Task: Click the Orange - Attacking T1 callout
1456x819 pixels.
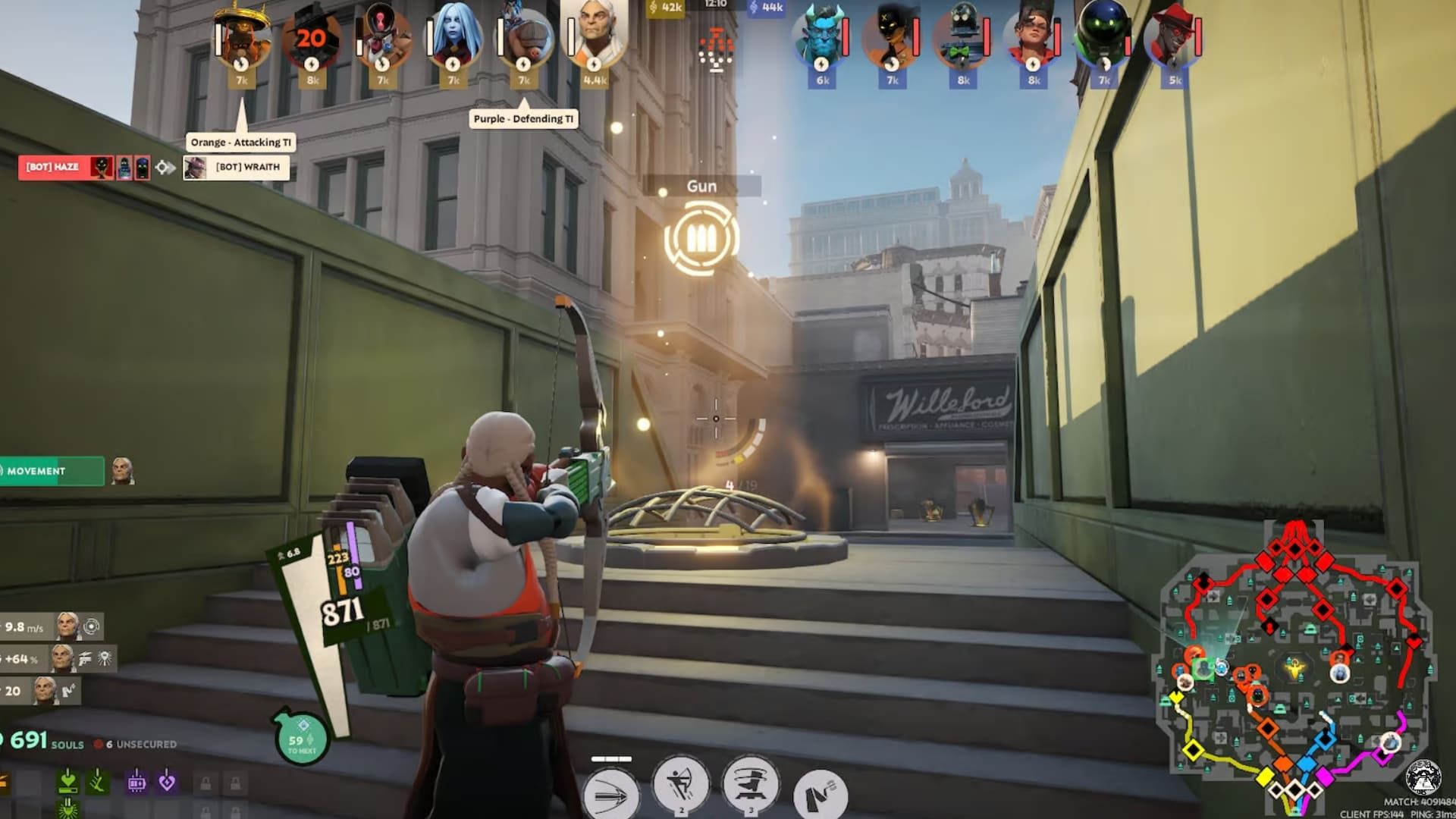Action: [240, 143]
